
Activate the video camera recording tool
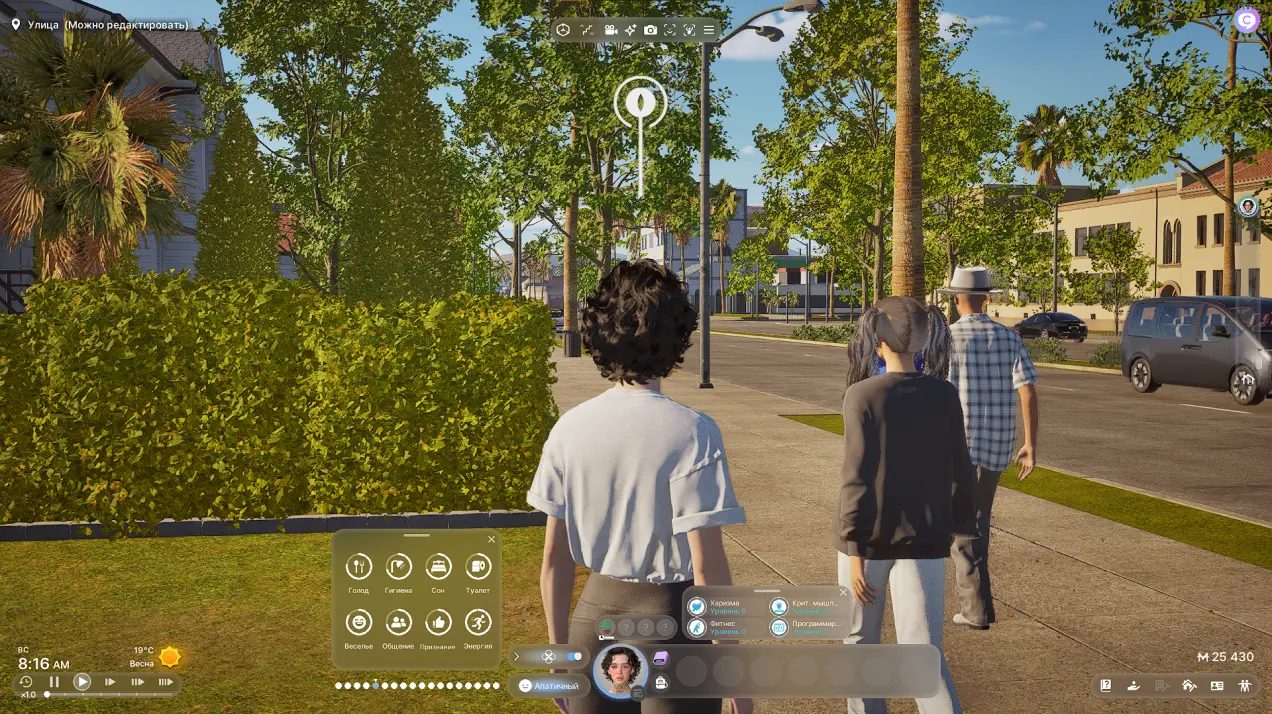(x=610, y=30)
